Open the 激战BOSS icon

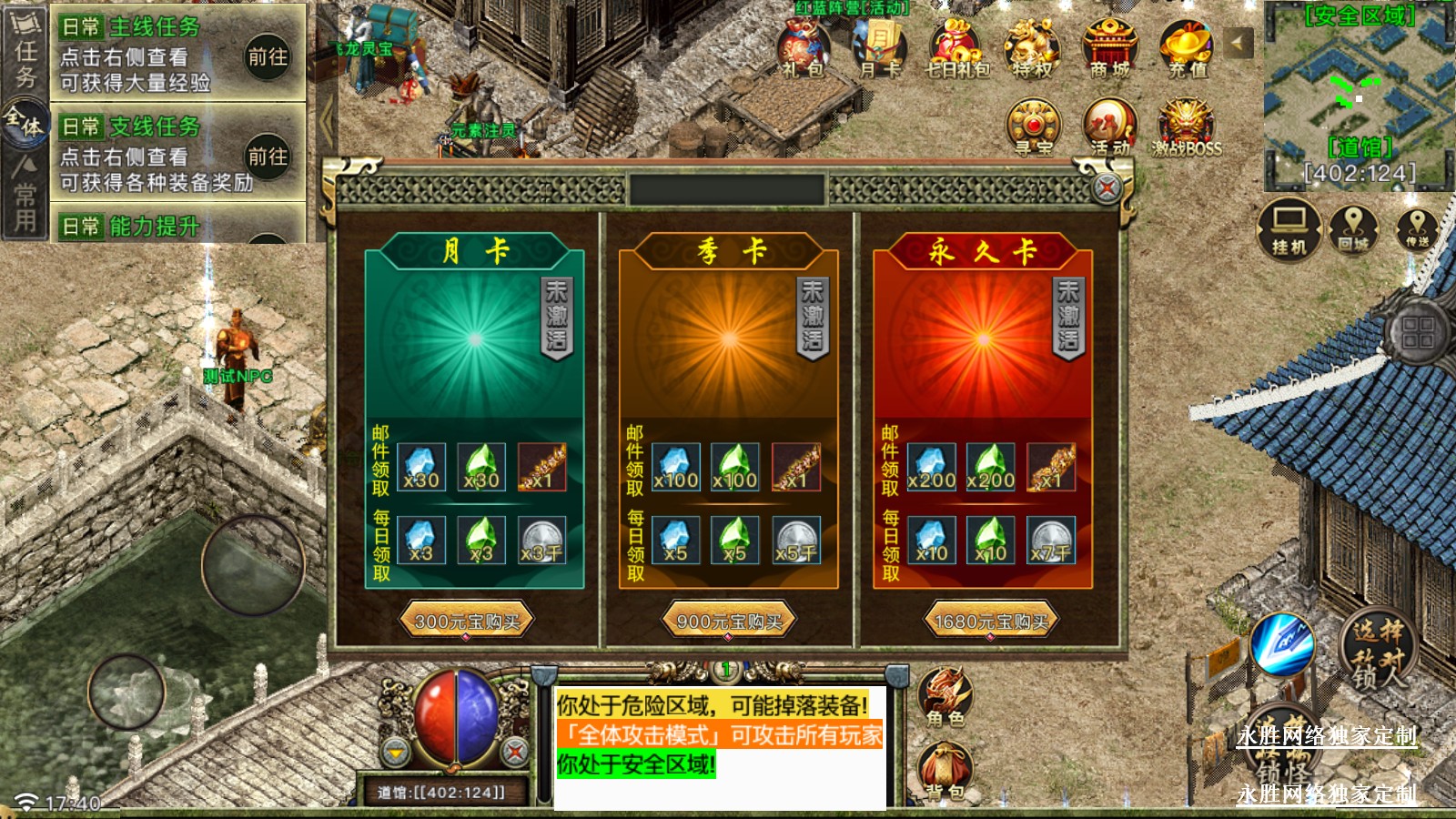[1187, 127]
